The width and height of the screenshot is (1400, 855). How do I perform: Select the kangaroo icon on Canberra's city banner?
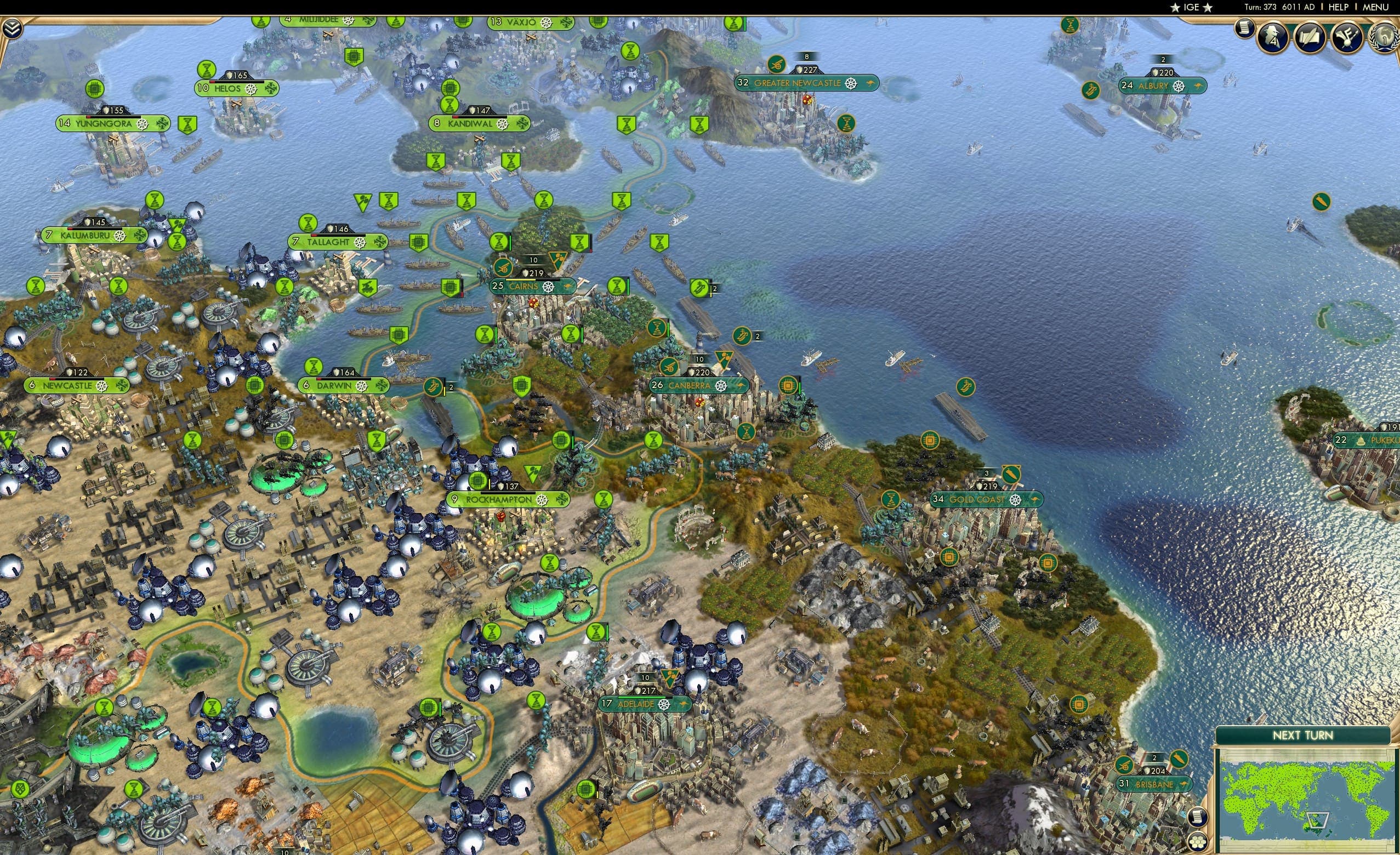742,386
